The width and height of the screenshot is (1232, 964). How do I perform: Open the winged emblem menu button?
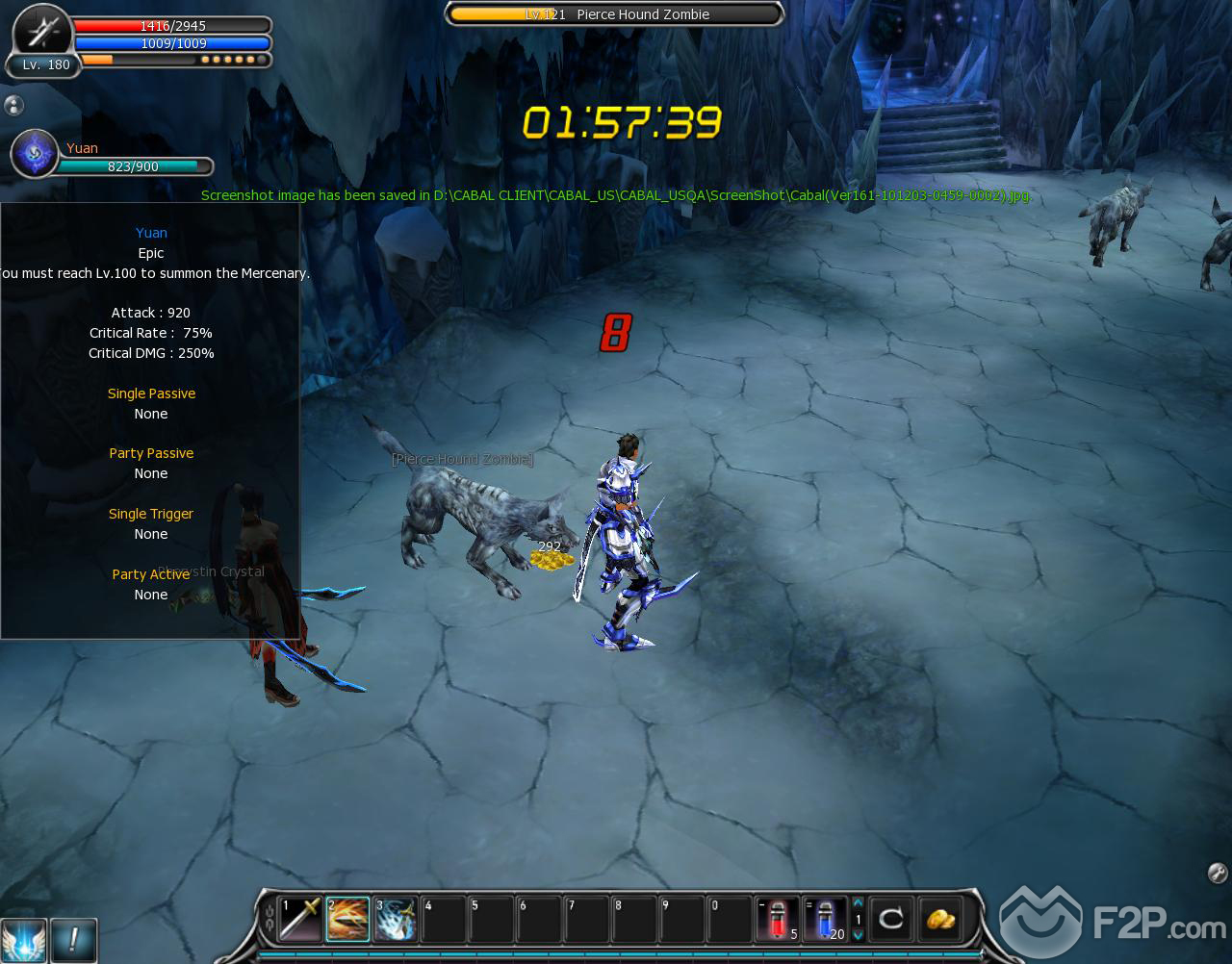(23, 940)
